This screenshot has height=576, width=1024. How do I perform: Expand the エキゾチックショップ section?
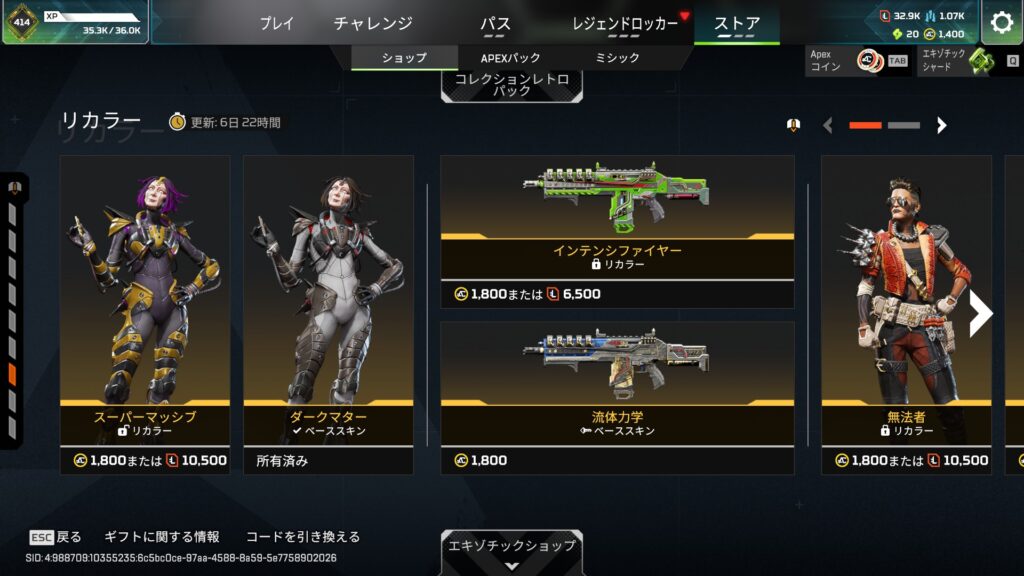tap(511, 552)
